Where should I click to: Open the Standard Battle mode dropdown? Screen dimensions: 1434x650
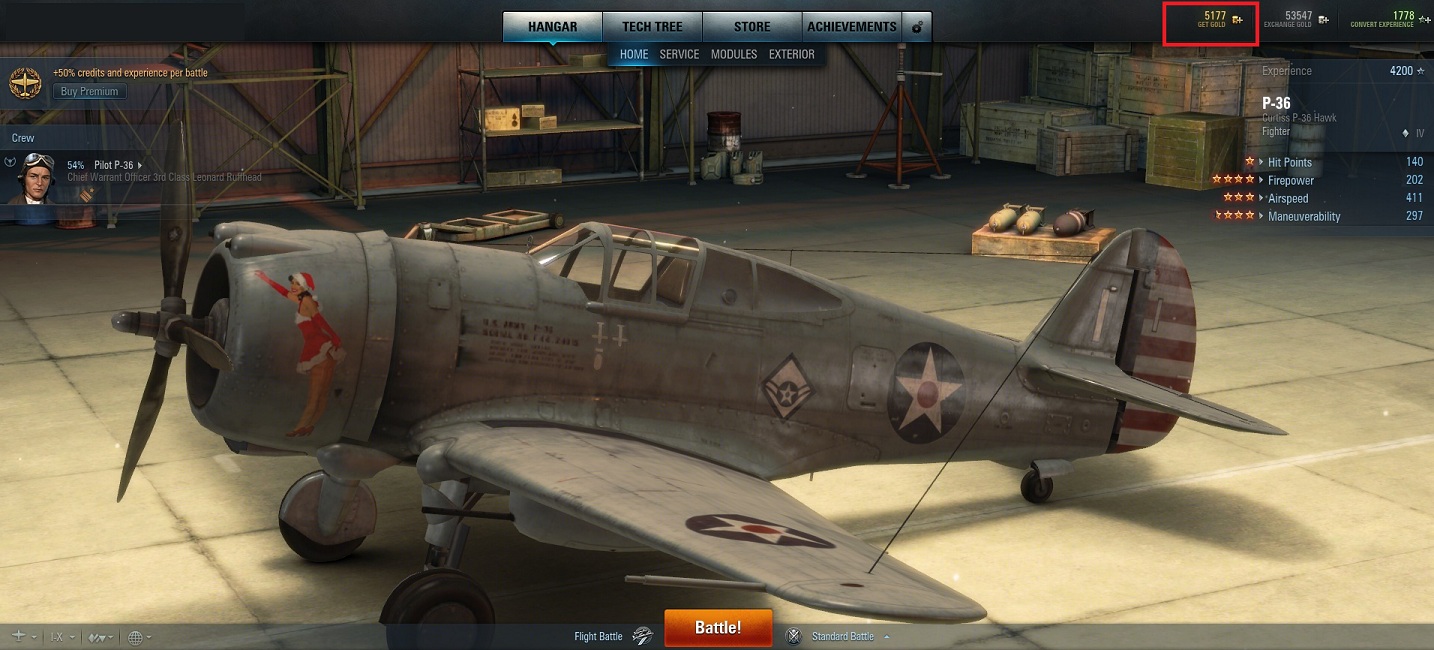click(x=849, y=636)
